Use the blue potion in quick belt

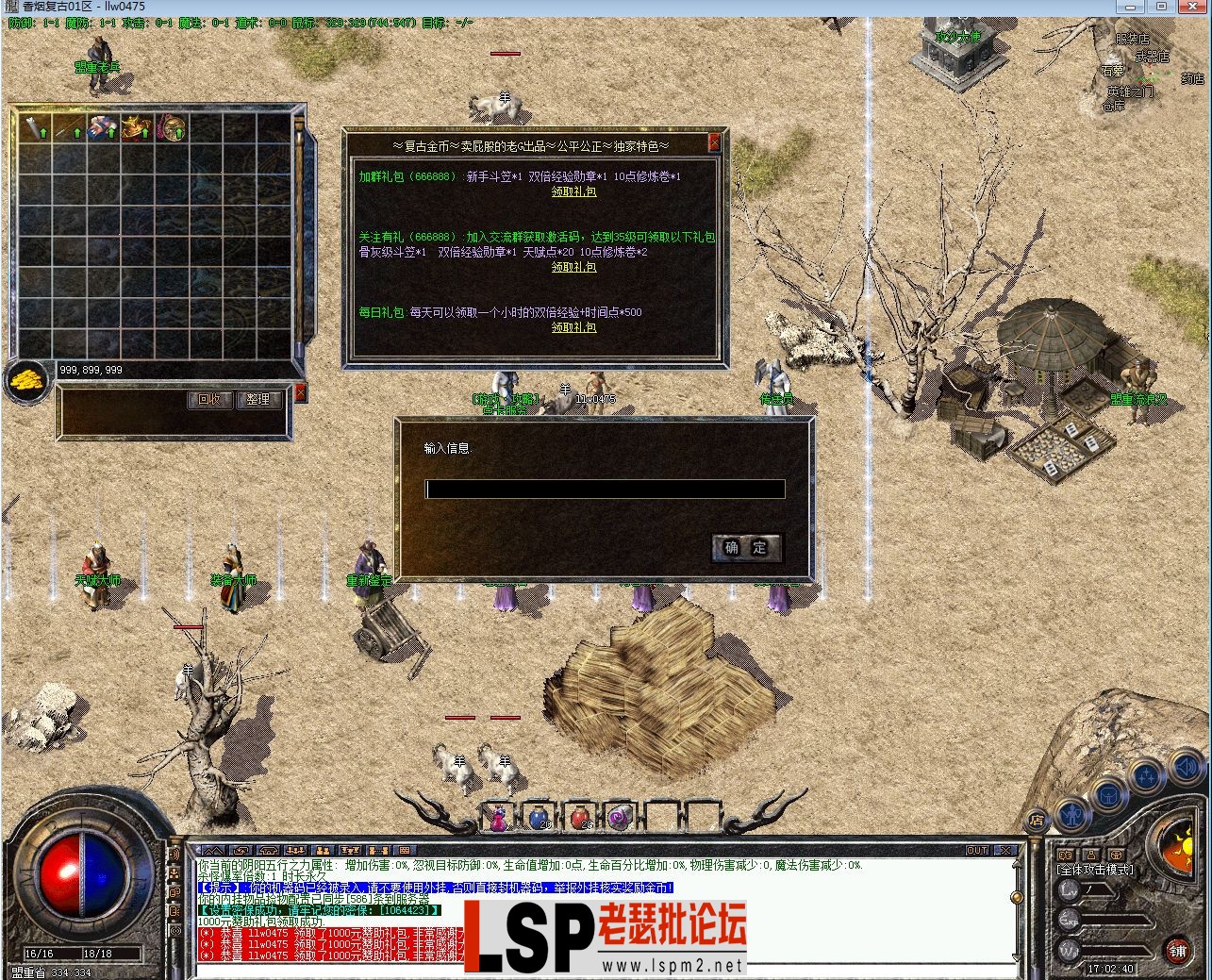538,817
